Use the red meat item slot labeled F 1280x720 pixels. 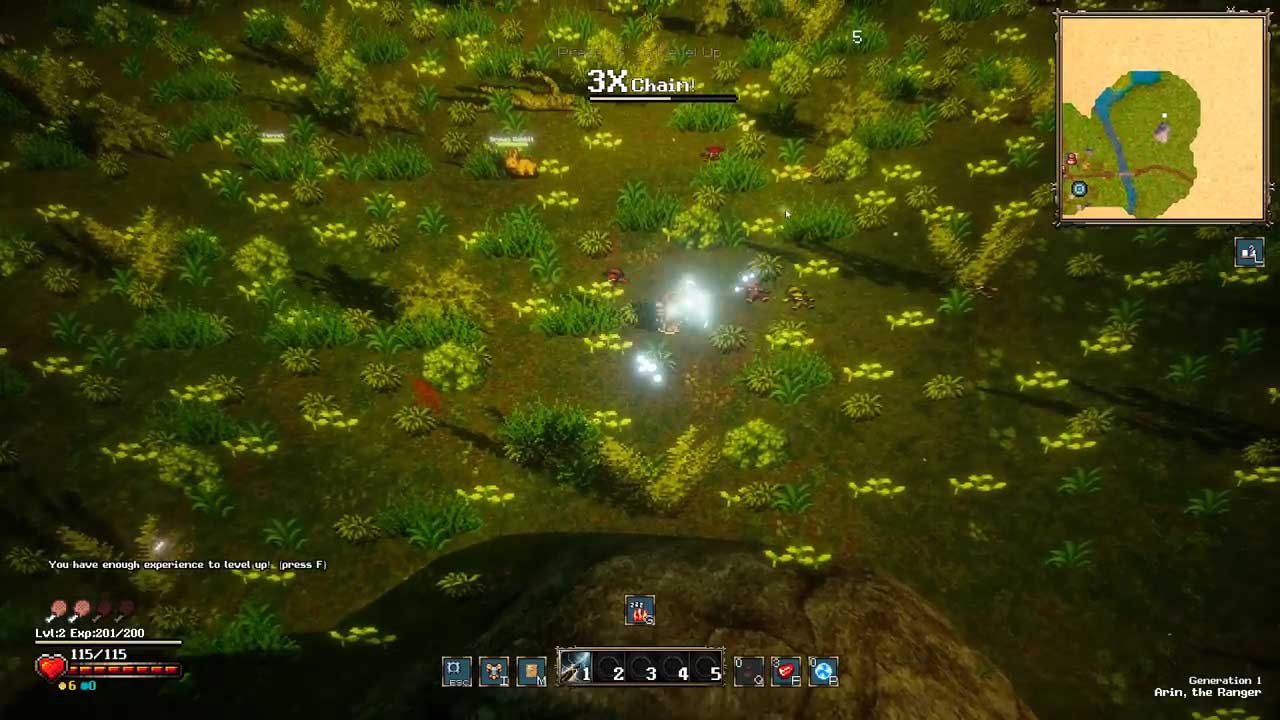[786, 671]
